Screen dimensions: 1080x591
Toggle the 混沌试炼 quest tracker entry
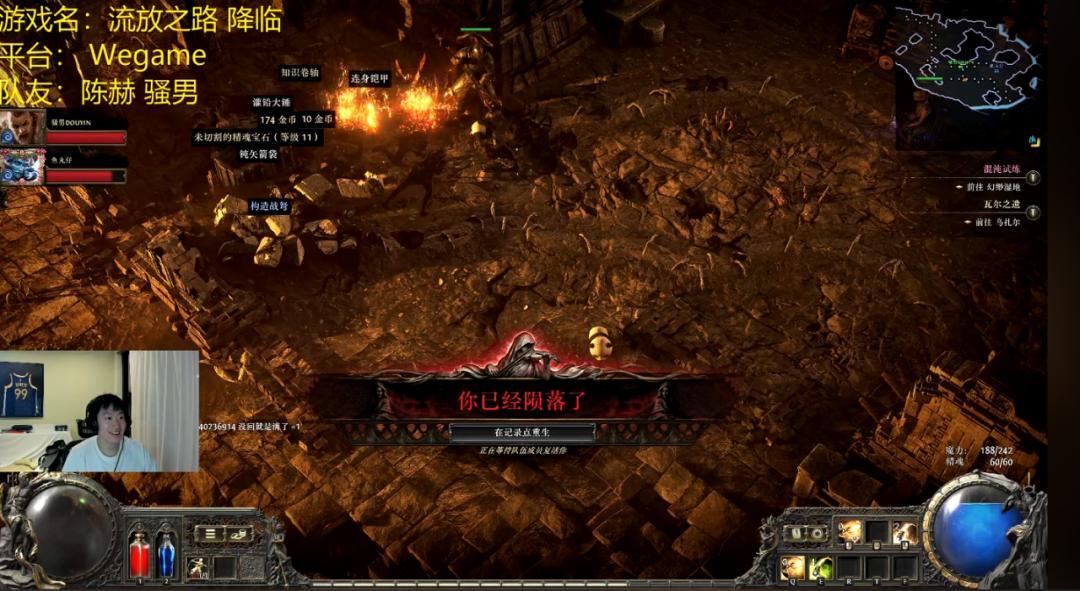(x=1033, y=178)
